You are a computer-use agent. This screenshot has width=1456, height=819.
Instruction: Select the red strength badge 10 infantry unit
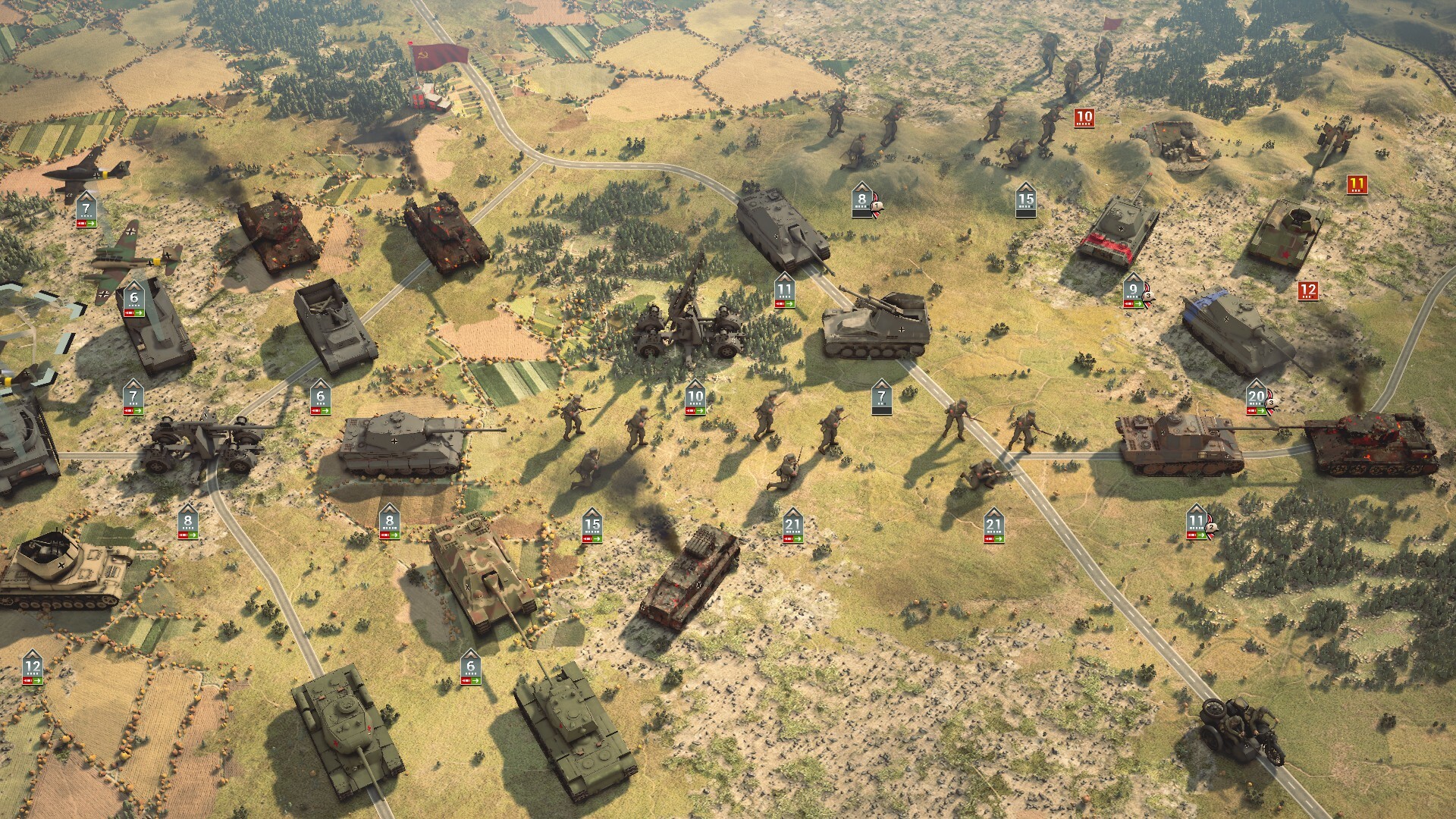1083,117
